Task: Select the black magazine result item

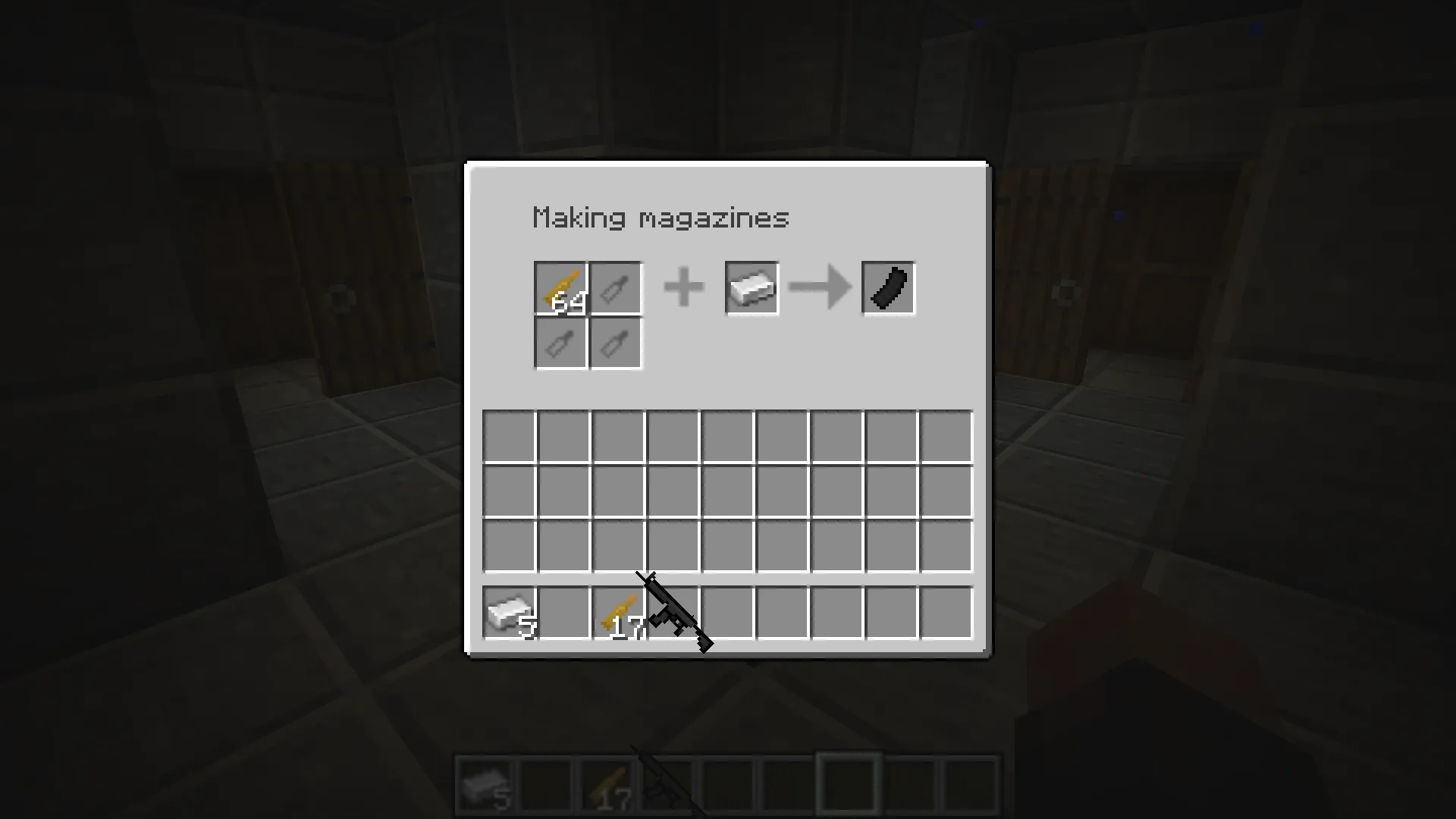Action: point(887,288)
